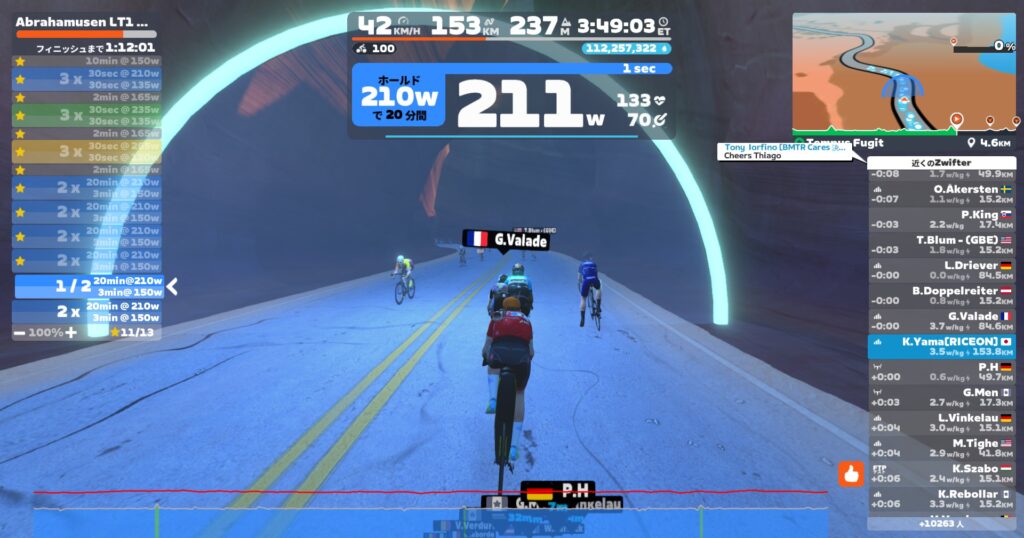Collapse the workout panel with the arrow
1024x538 pixels.
[x=172, y=287]
